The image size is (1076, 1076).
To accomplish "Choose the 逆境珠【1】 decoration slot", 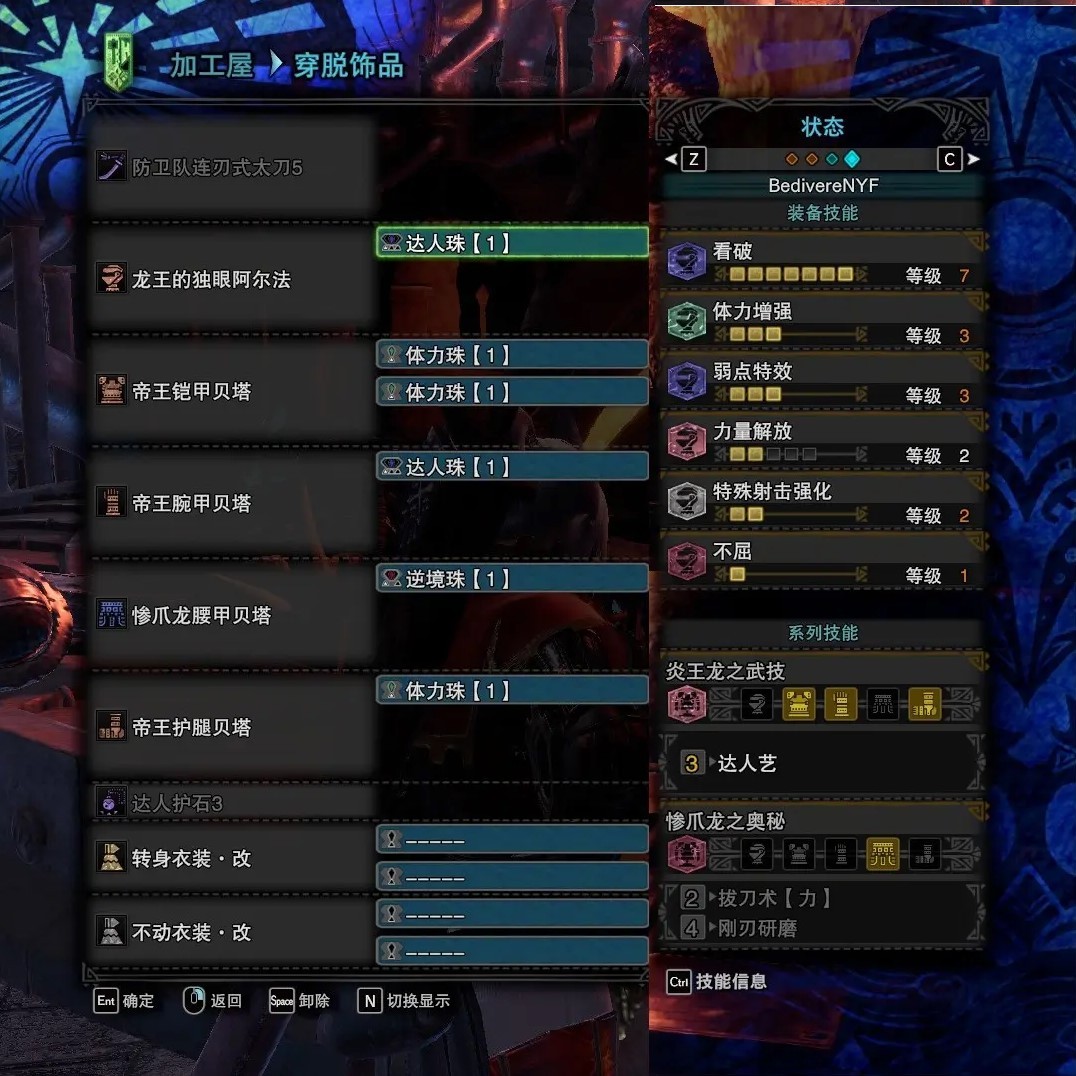I will coord(512,579).
